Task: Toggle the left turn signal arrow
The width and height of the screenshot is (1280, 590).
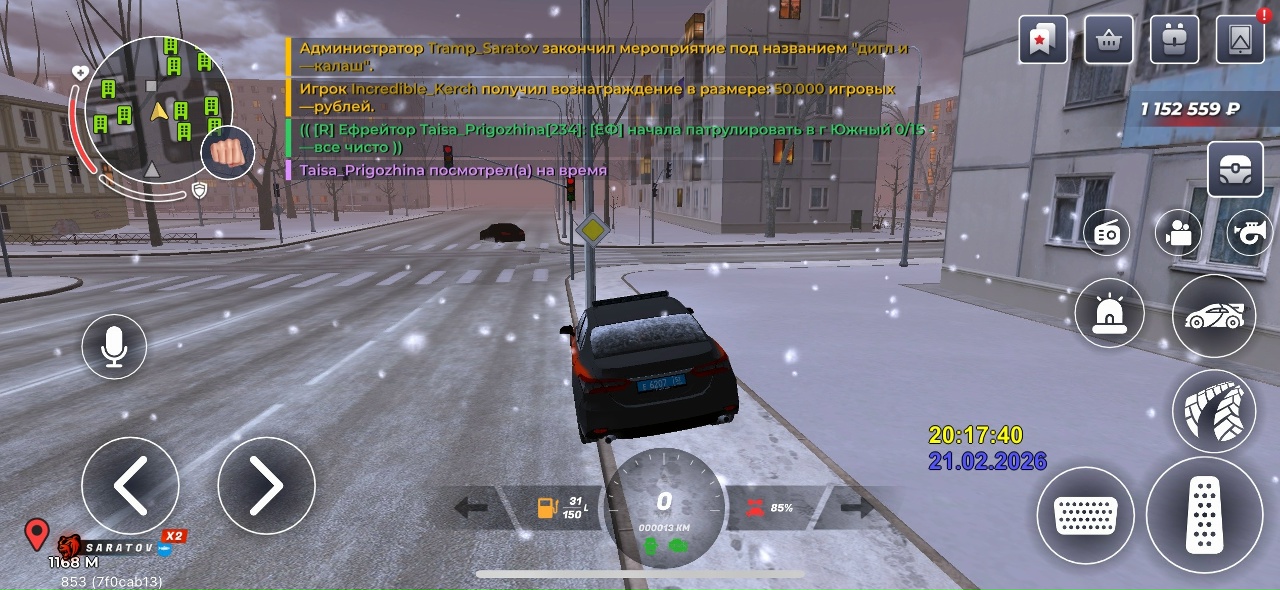Action: coord(470,508)
